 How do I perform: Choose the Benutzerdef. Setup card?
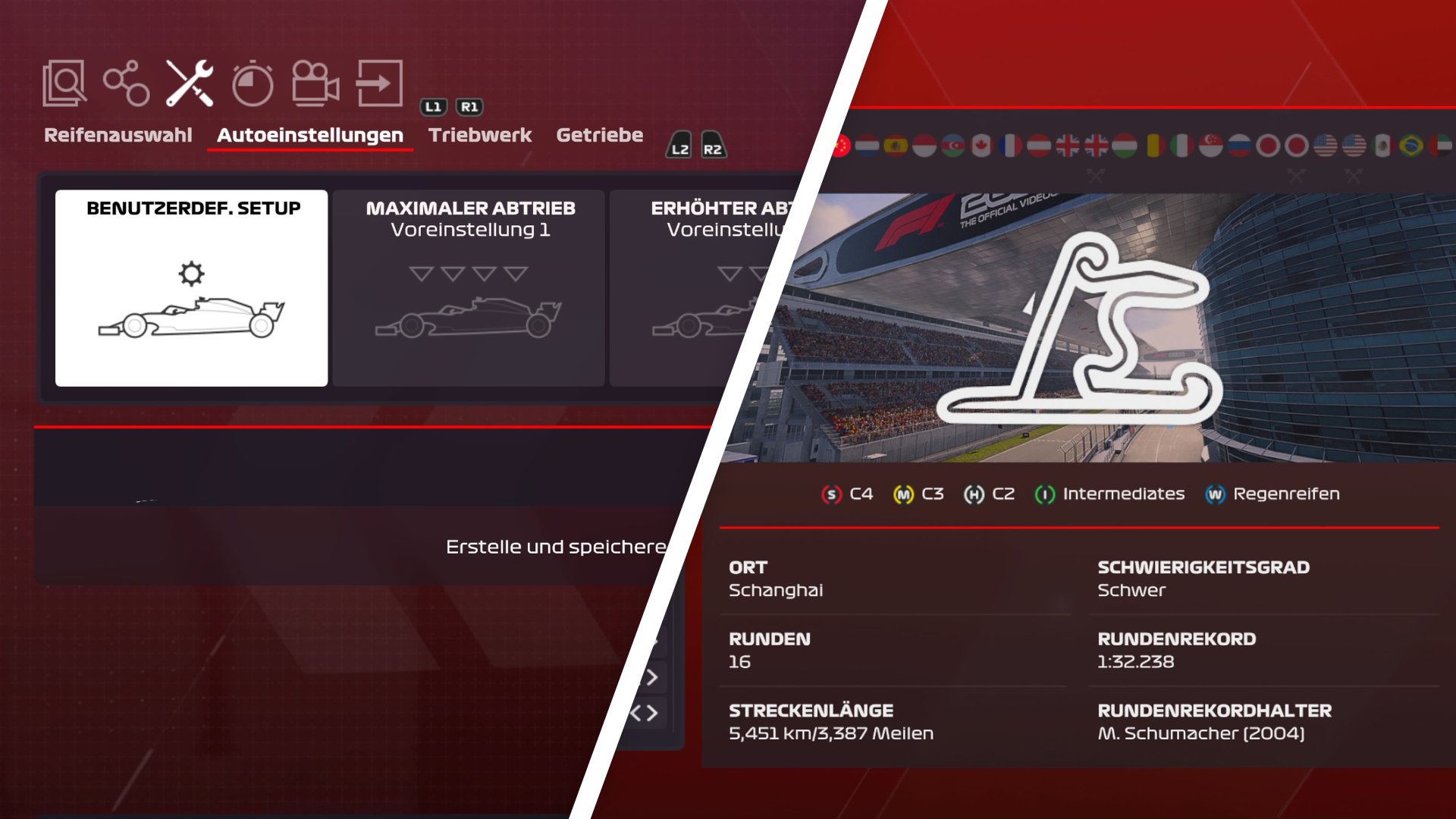click(x=192, y=288)
